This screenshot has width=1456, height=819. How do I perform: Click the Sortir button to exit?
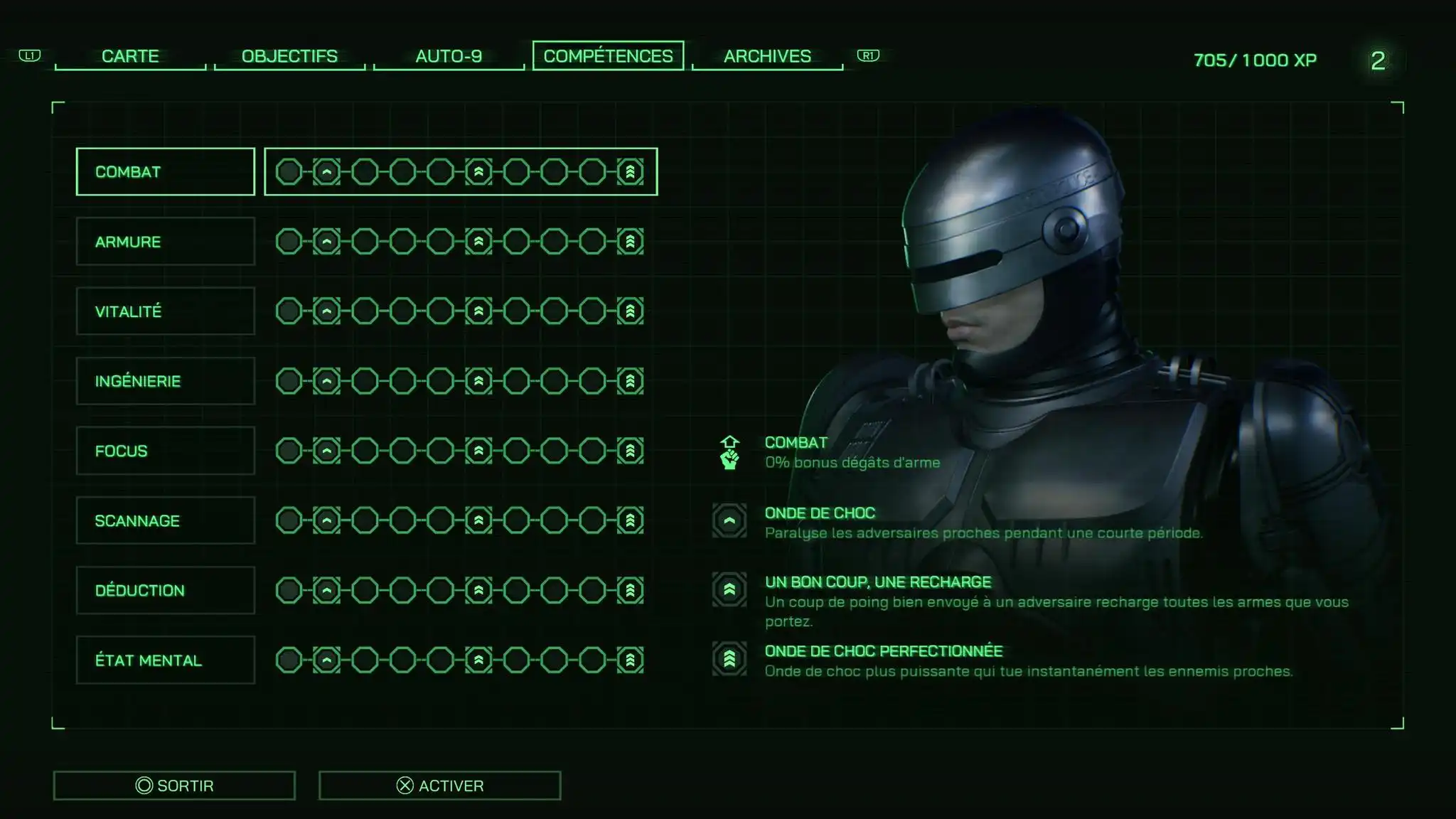pos(174,786)
